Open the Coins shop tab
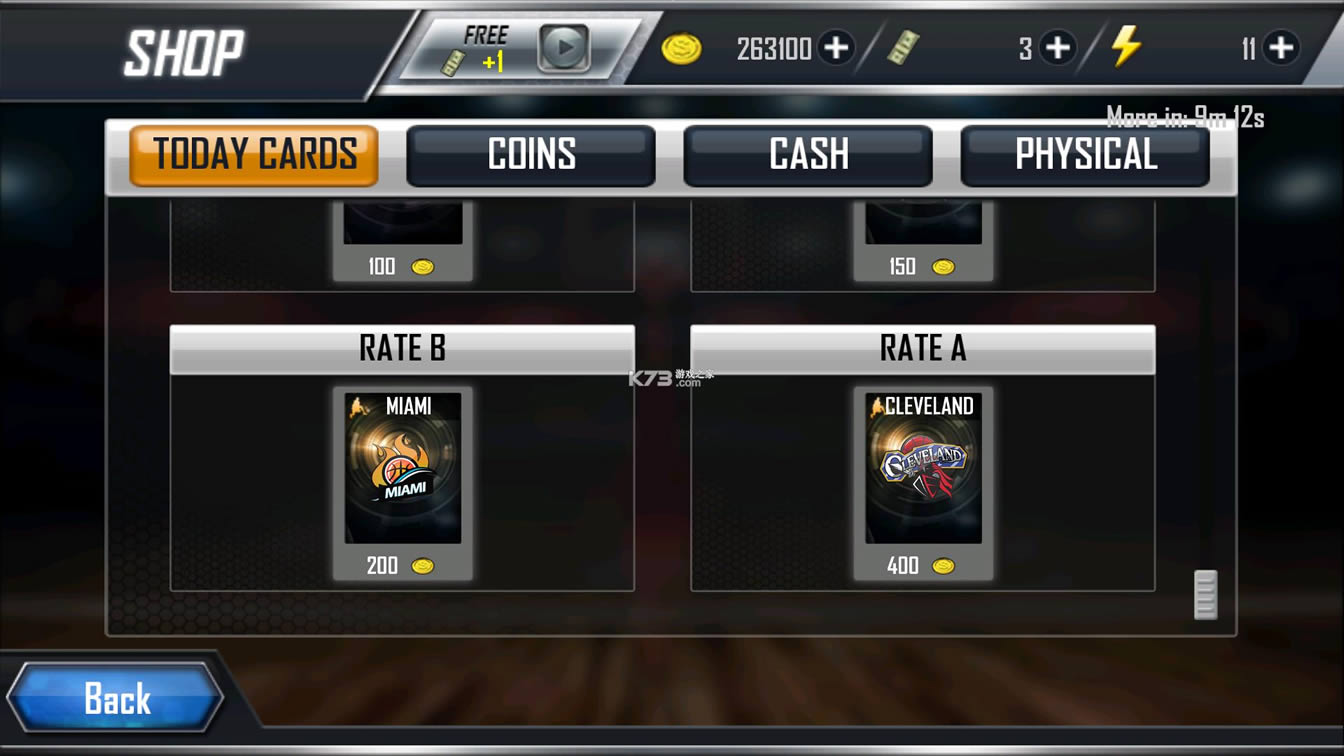Image resolution: width=1344 pixels, height=756 pixels. [x=531, y=155]
